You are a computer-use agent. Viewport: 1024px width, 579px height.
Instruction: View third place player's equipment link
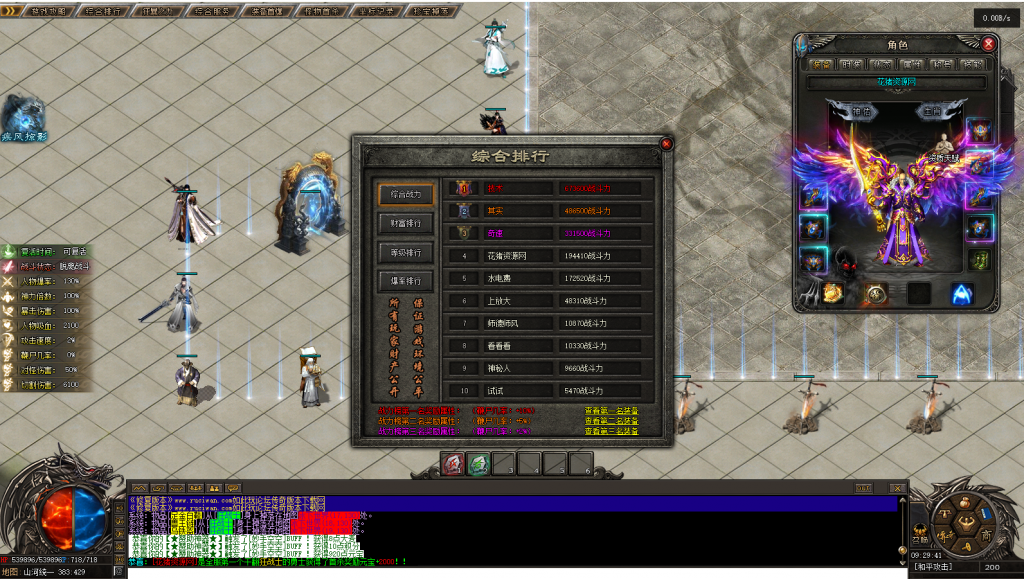611,431
